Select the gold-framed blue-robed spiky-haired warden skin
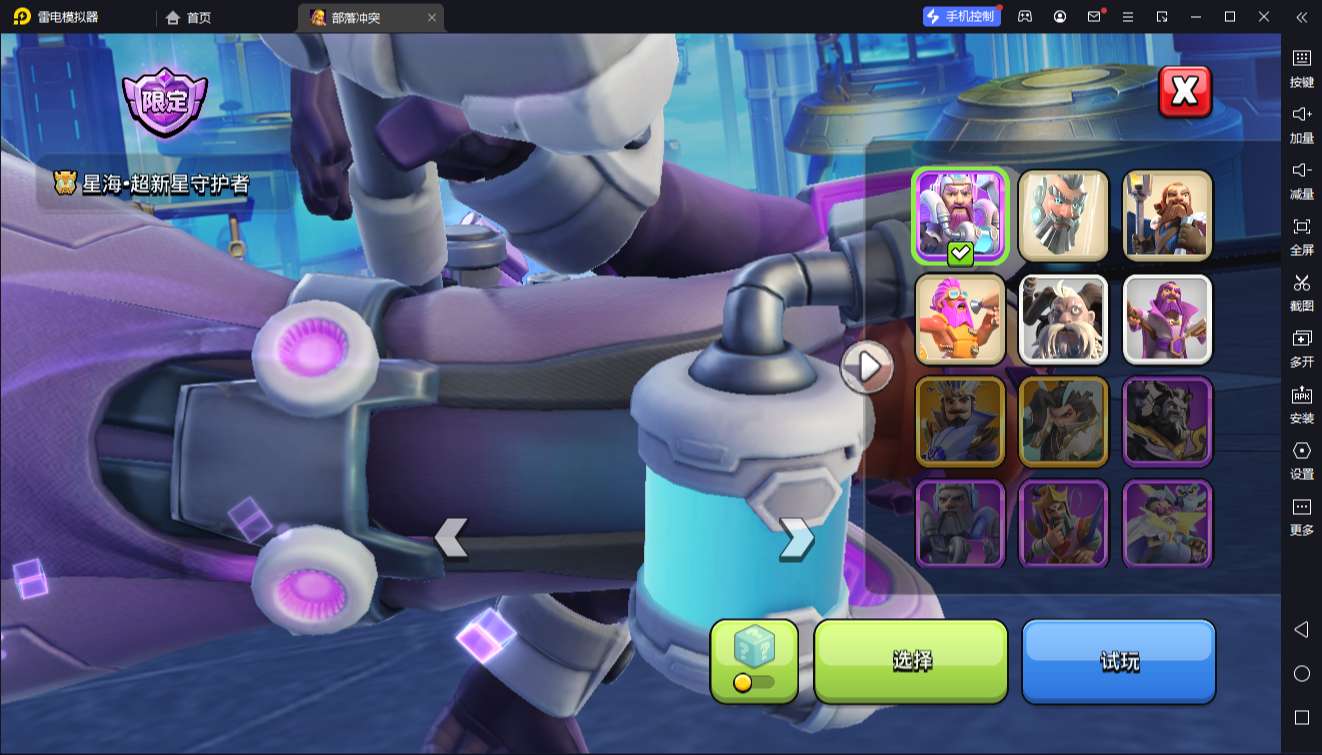1322x755 pixels. 960,422
